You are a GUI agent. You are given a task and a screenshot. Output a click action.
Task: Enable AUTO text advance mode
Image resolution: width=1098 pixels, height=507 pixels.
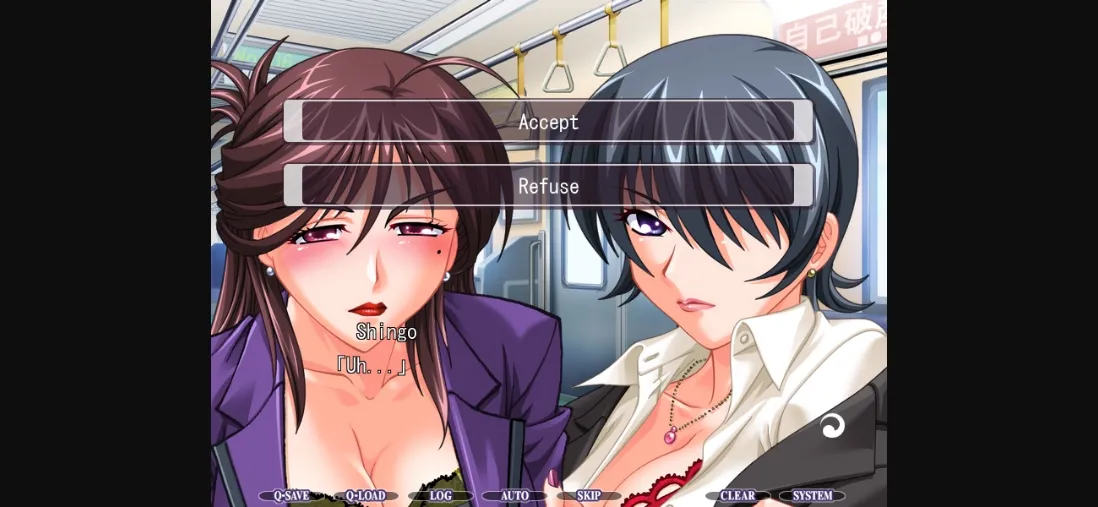[x=514, y=496]
